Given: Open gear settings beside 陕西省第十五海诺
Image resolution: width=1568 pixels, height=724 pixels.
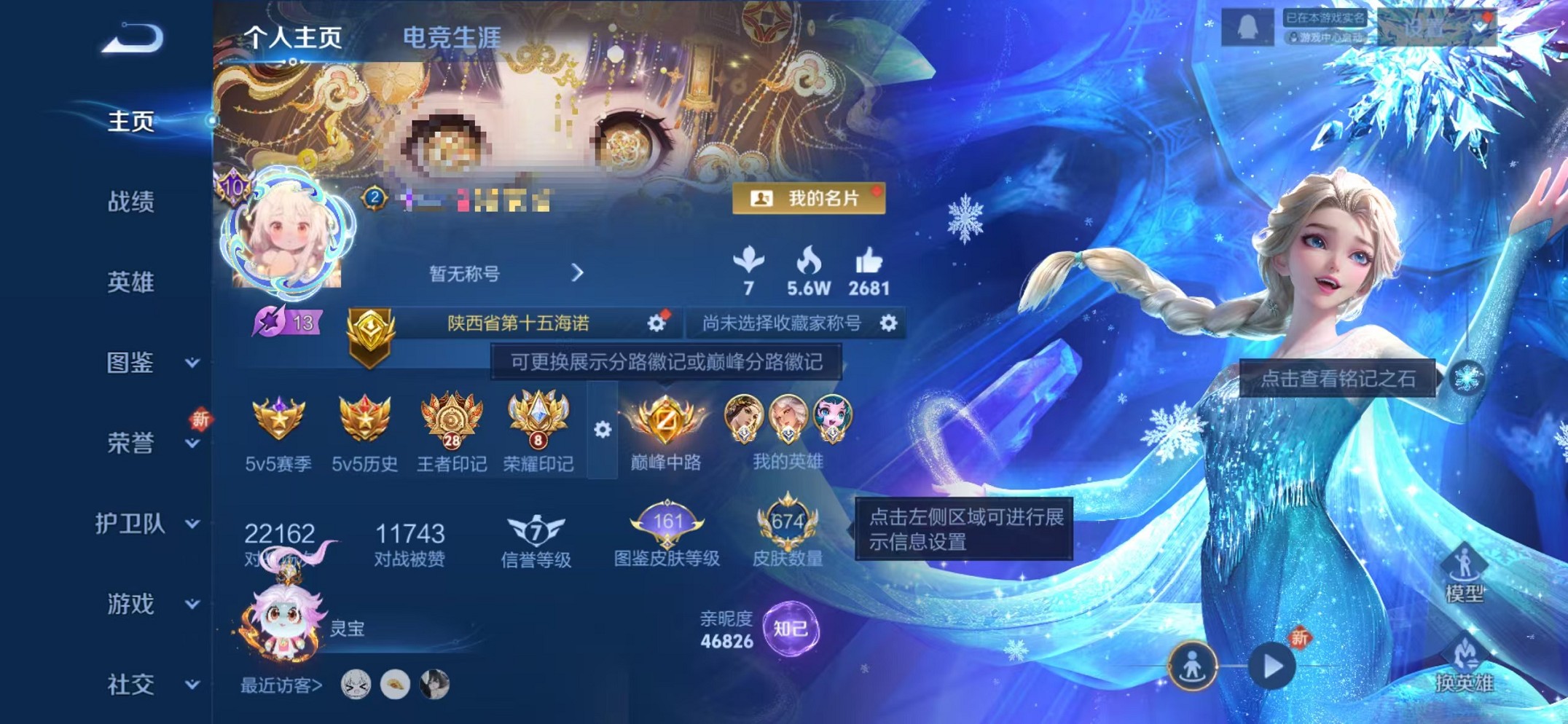Looking at the screenshot, I should (656, 323).
